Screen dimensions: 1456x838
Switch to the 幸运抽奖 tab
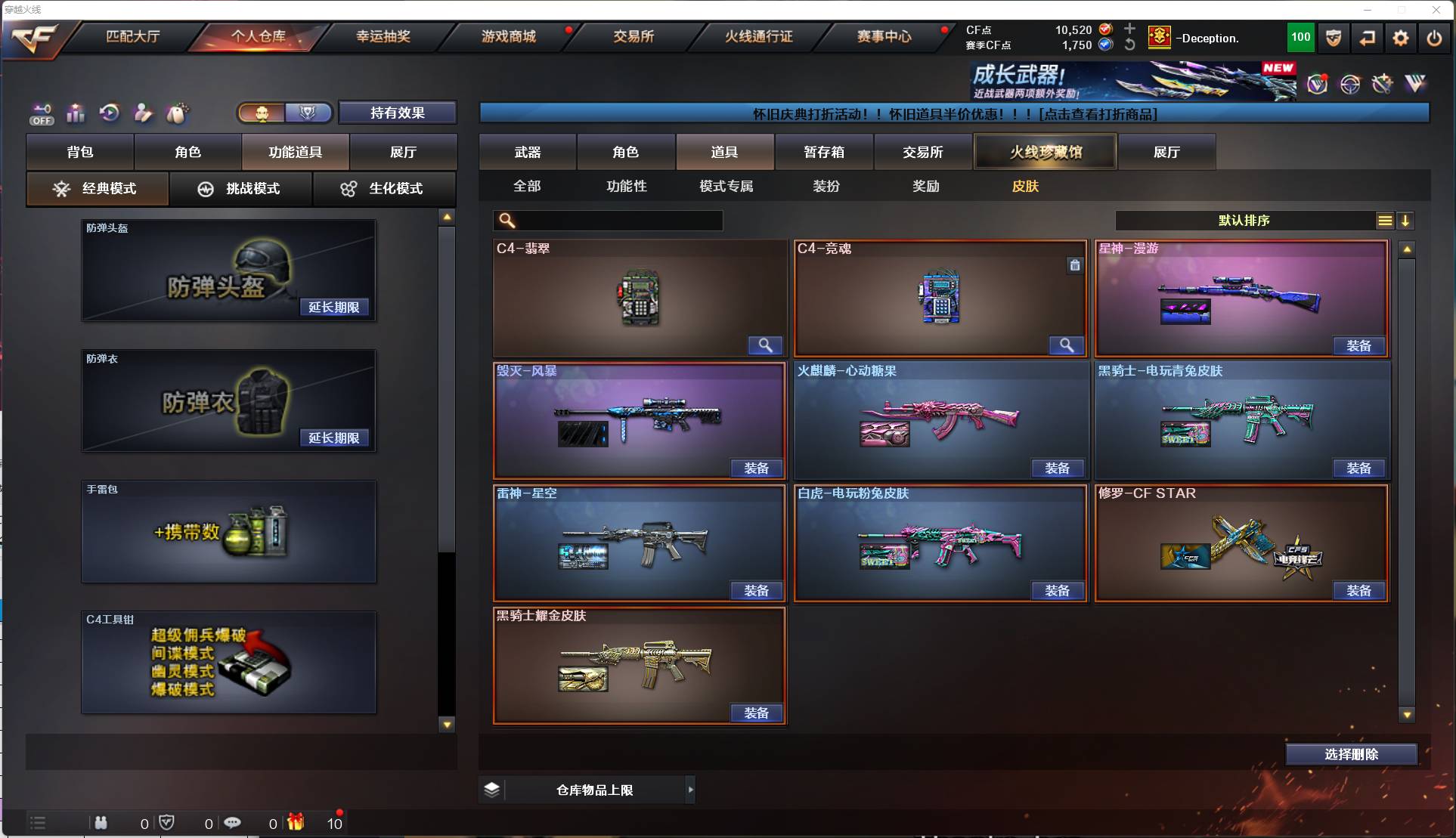tap(383, 36)
